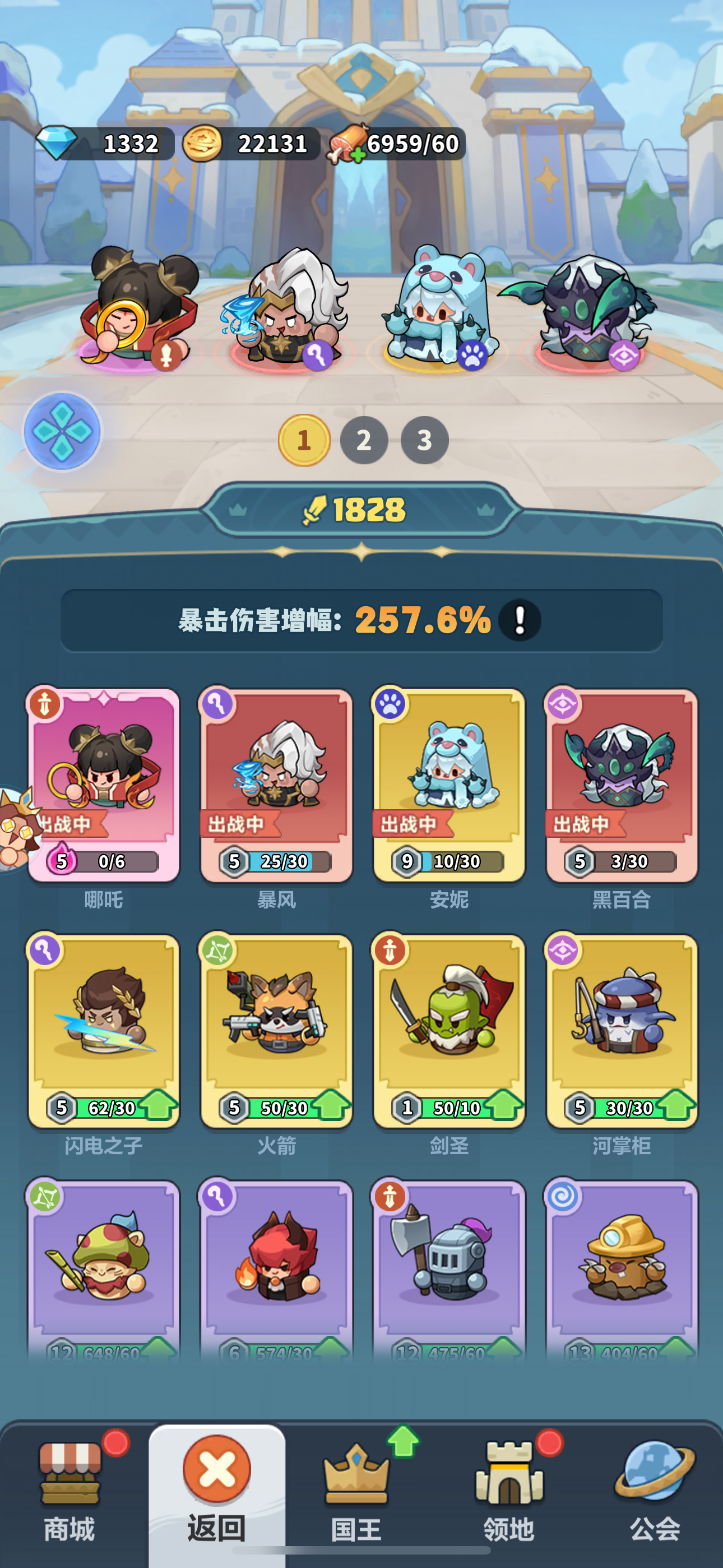Tap the green plus to buy meat
Image resolution: width=723 pixels, height=1568 pixels.
[x=359, y=155]
